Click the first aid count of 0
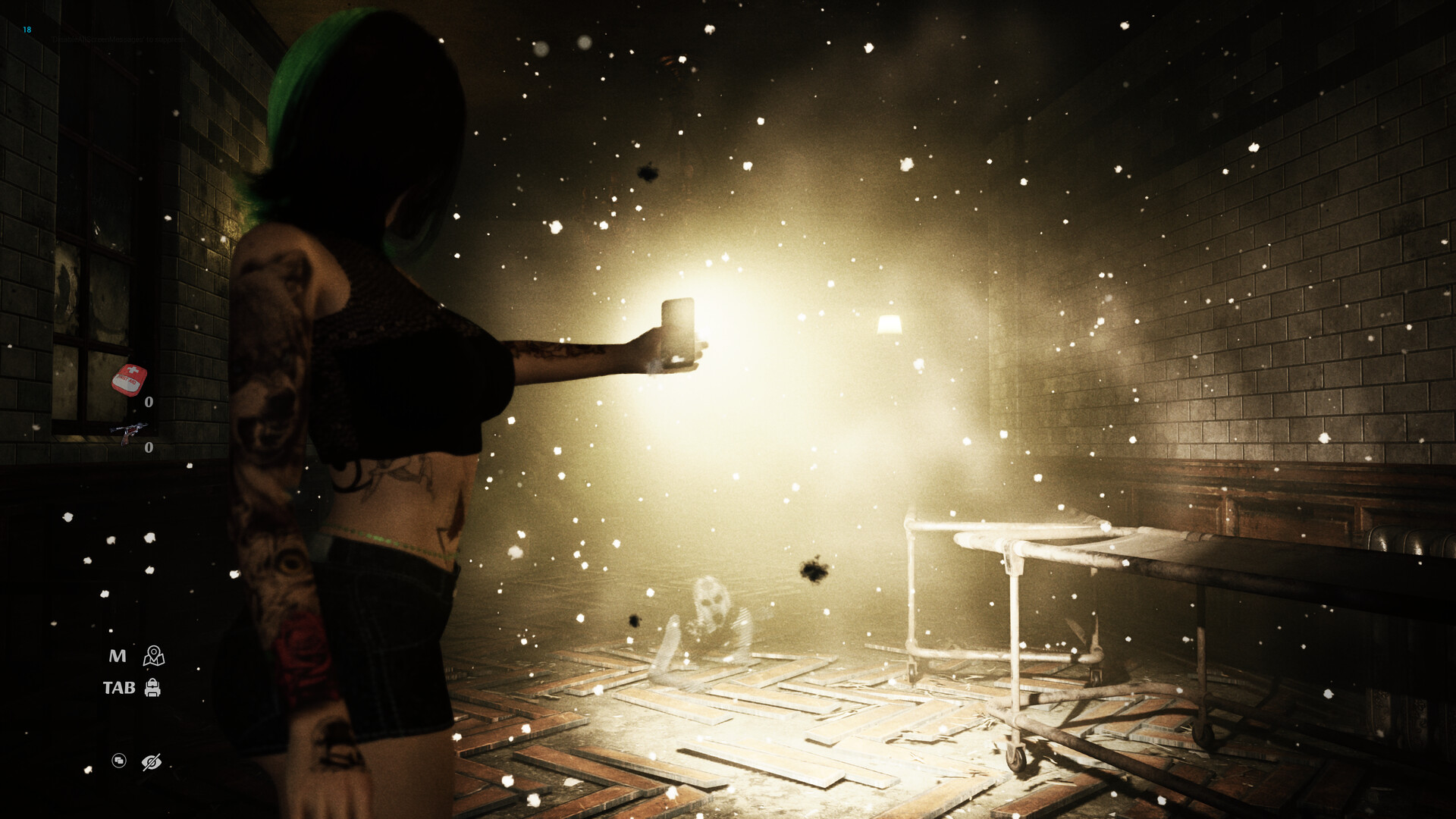 (149, 402)
